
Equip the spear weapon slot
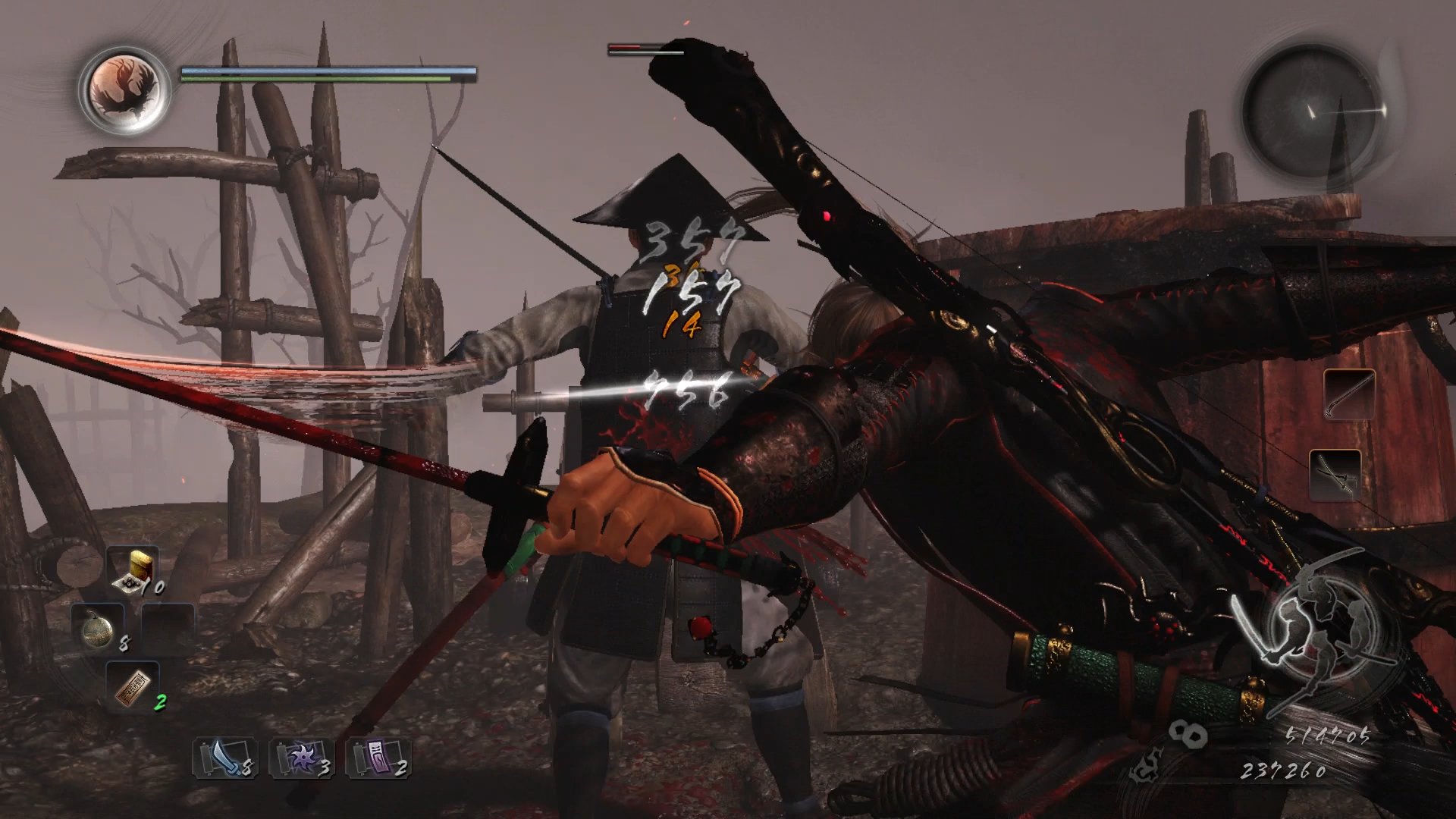[1349, 394]
